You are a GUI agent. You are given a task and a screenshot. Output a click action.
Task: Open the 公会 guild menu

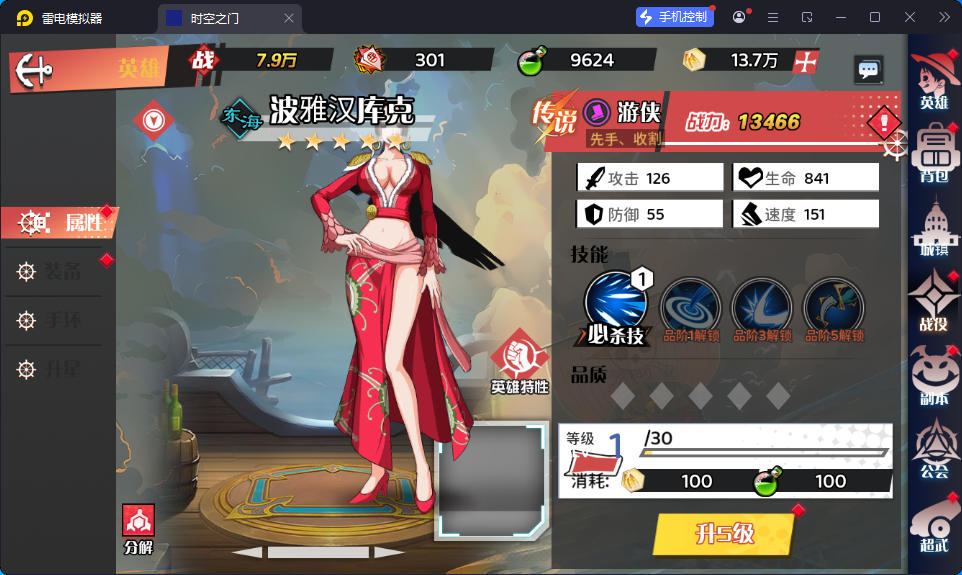coord(935,449)
